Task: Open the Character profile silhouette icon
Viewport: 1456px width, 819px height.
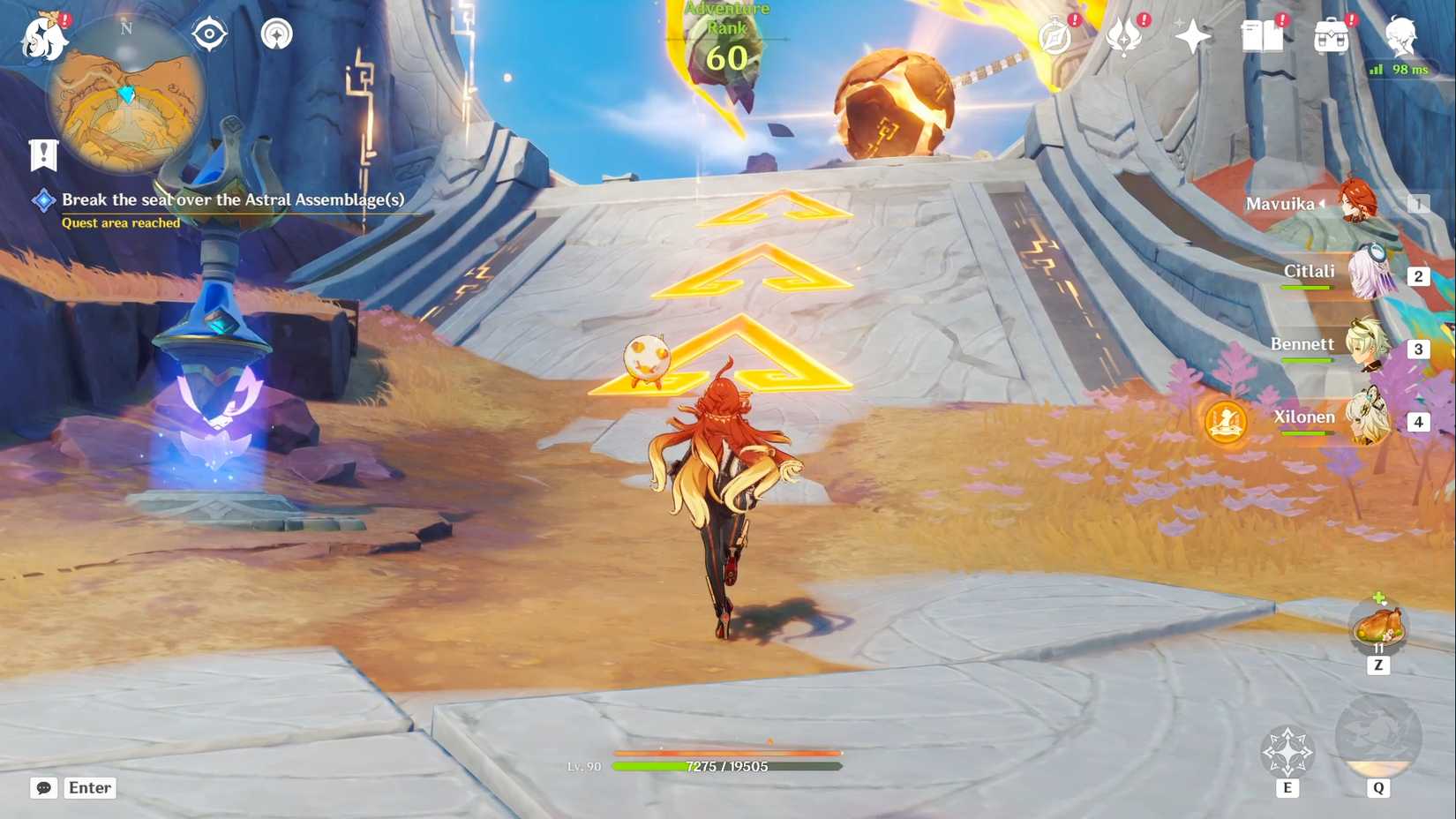Action: pos(1403,35)
